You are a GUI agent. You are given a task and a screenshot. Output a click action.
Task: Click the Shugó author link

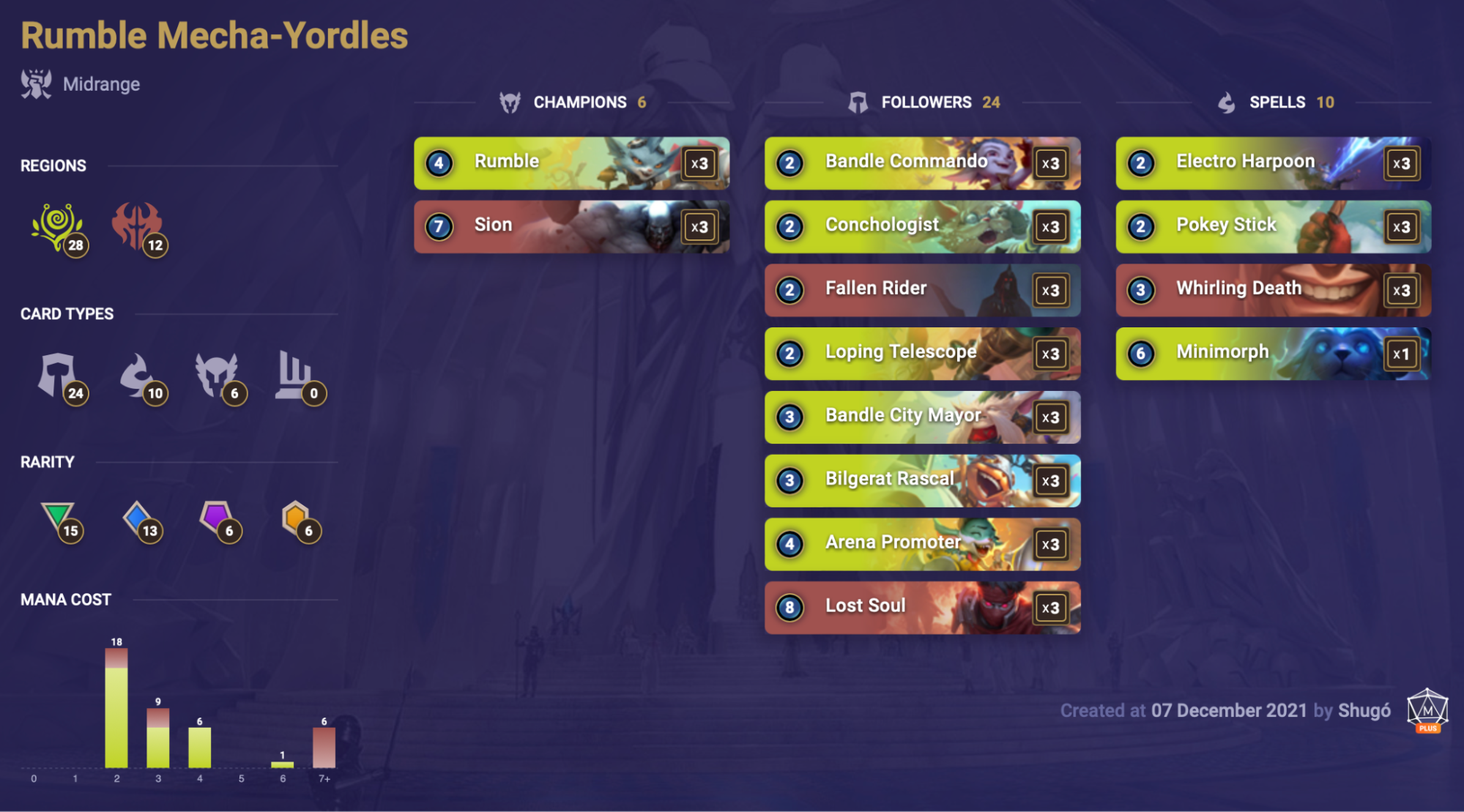click(1364, 710)
